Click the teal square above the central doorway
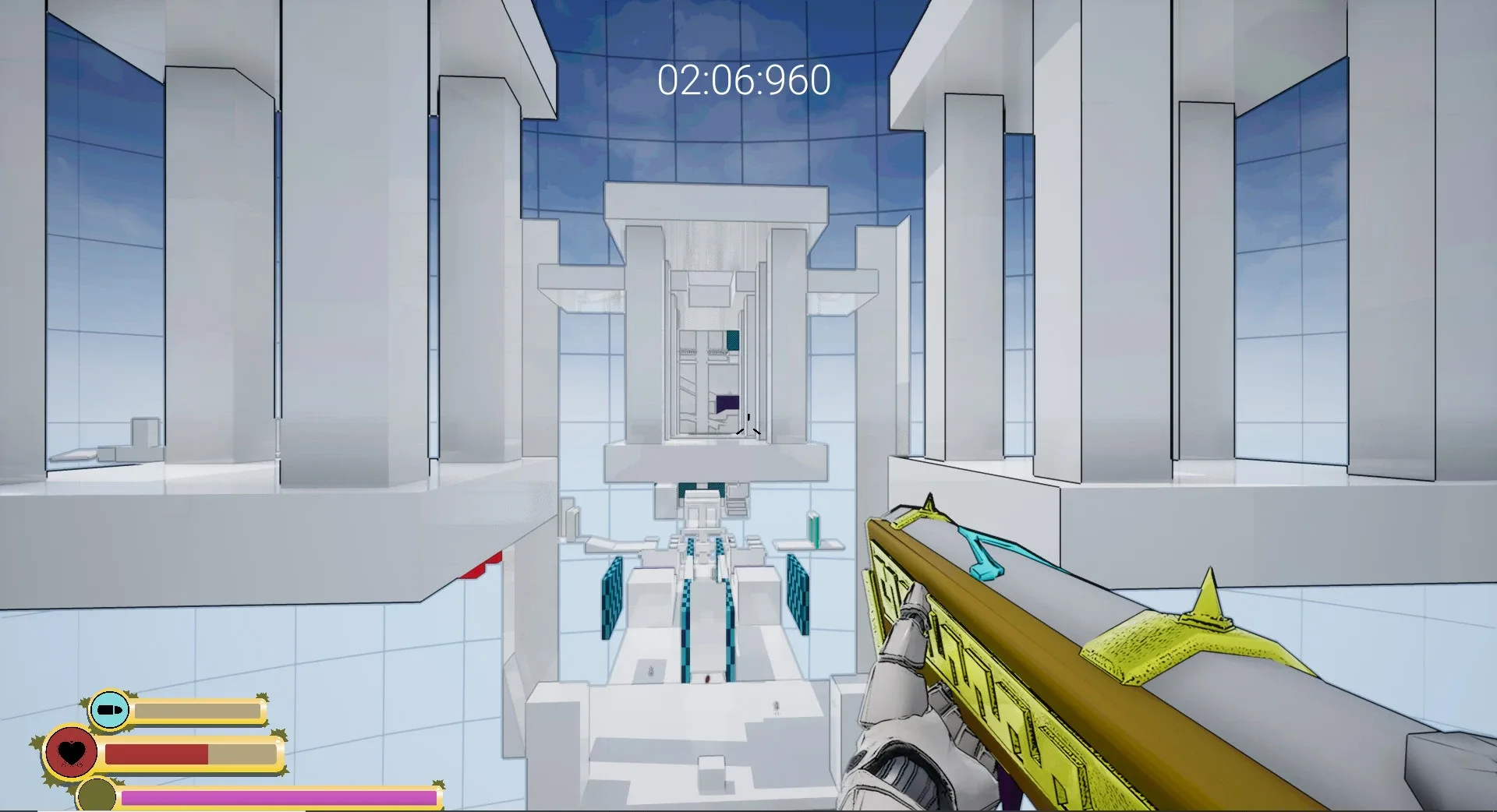The image size is (1497, 812). 733,339
